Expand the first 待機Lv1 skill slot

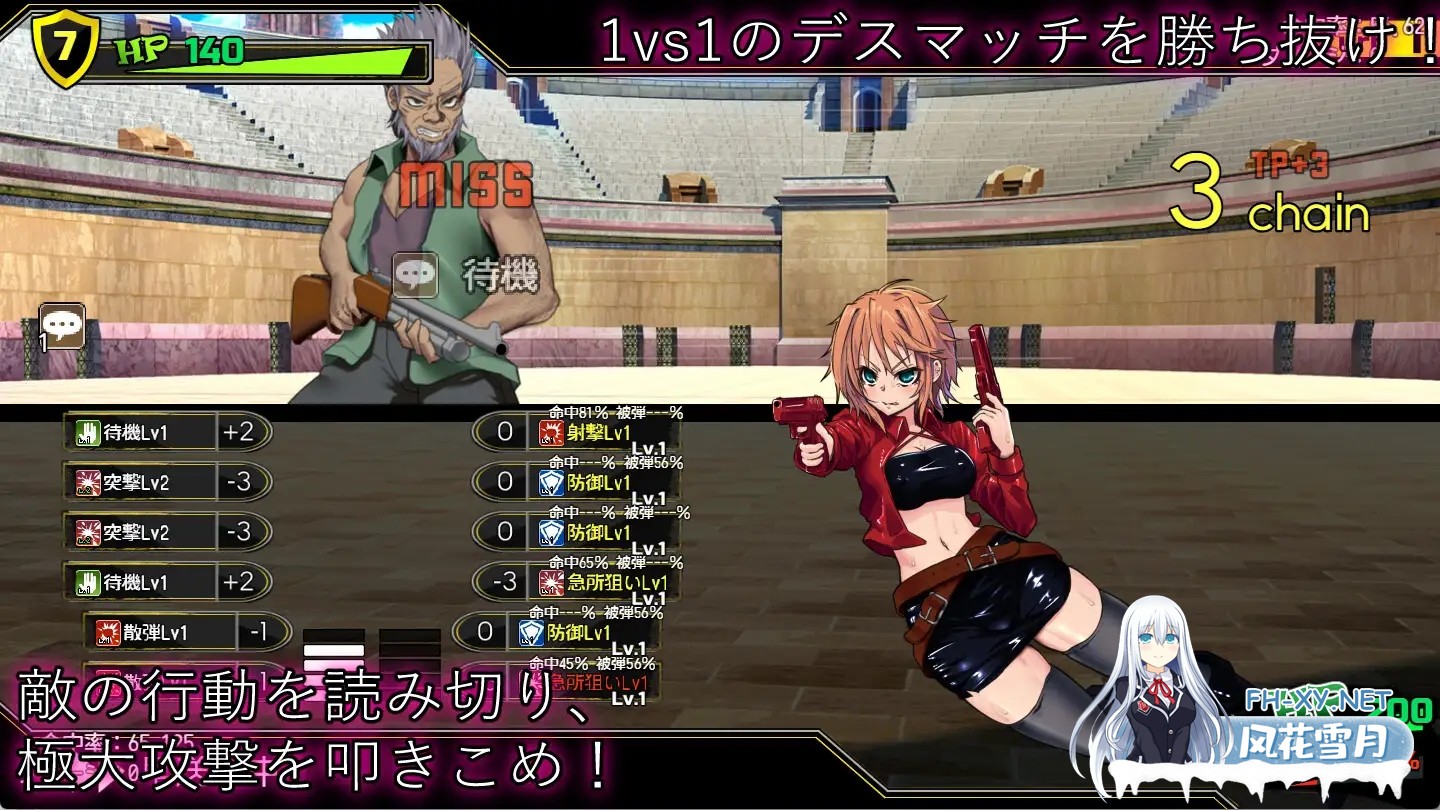(150, 432)
